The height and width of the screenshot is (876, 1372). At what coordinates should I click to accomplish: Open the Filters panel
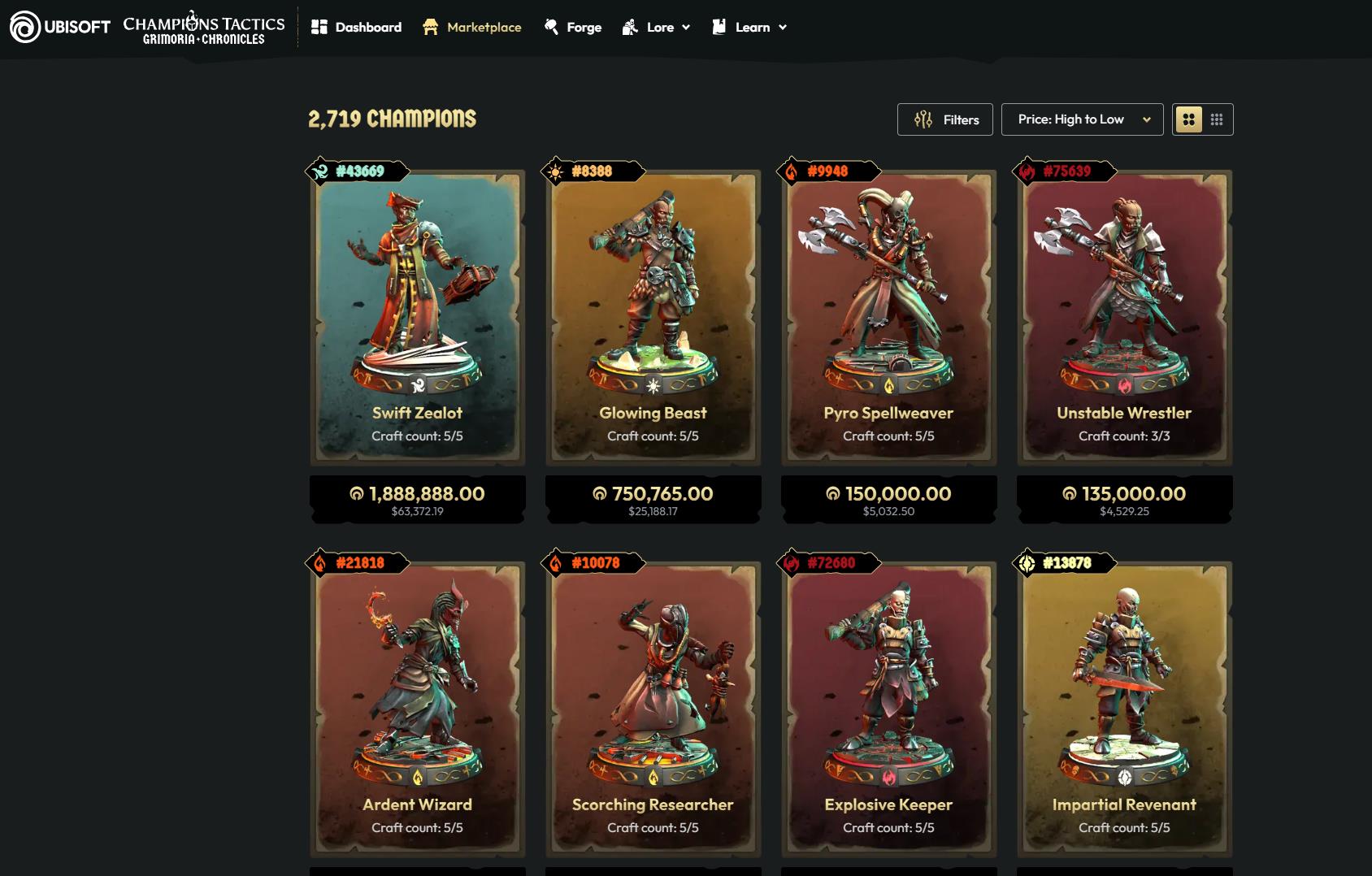pyautogui.click(x=945, y=119)
